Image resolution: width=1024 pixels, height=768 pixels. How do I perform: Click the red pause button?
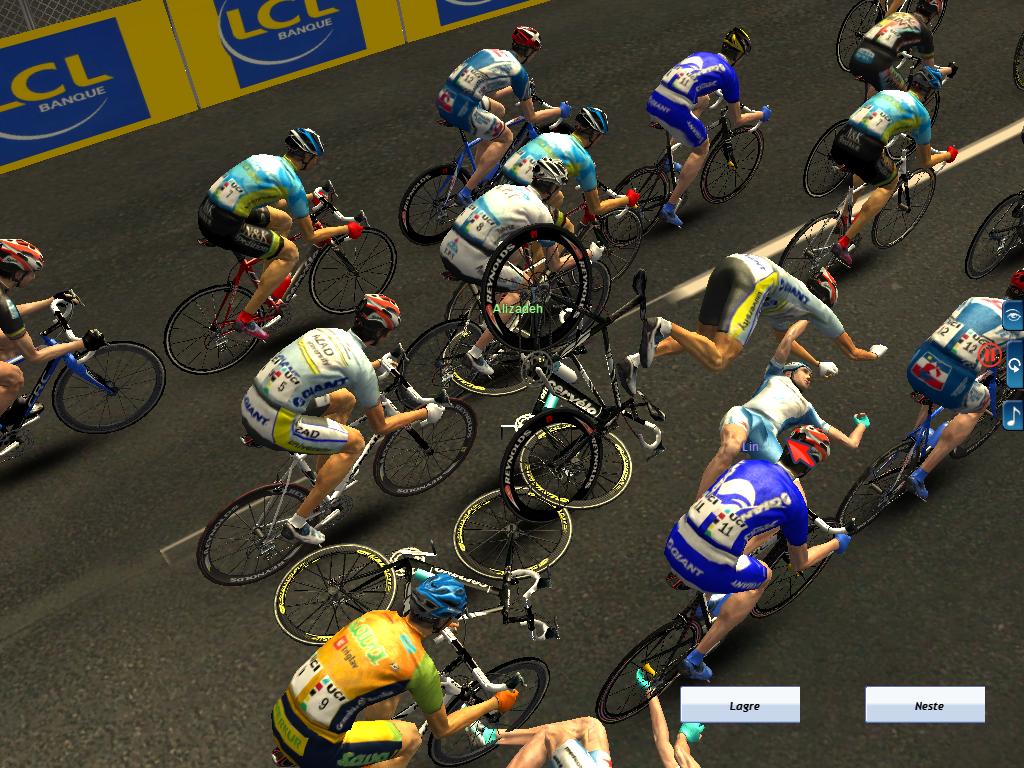pos(990,354)
